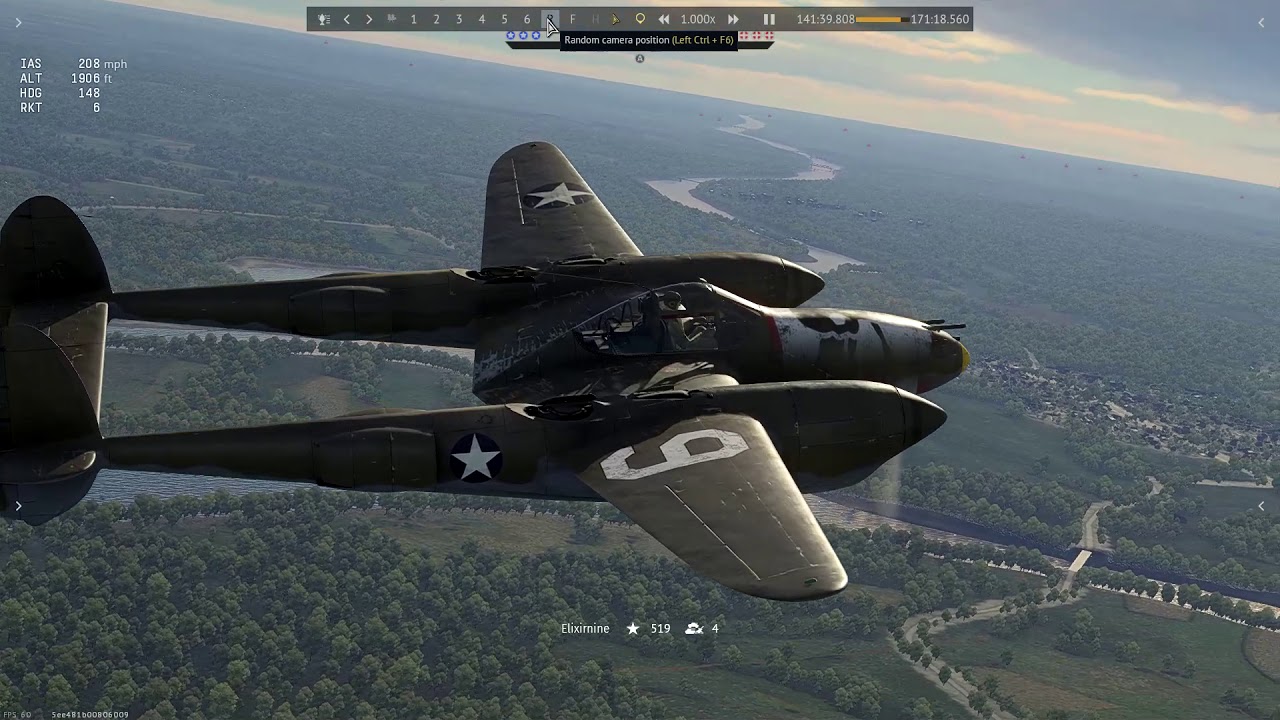View the next player with right arrow
The height and width of the screenshot is (720, 1280).
click(x=369, y=19)
